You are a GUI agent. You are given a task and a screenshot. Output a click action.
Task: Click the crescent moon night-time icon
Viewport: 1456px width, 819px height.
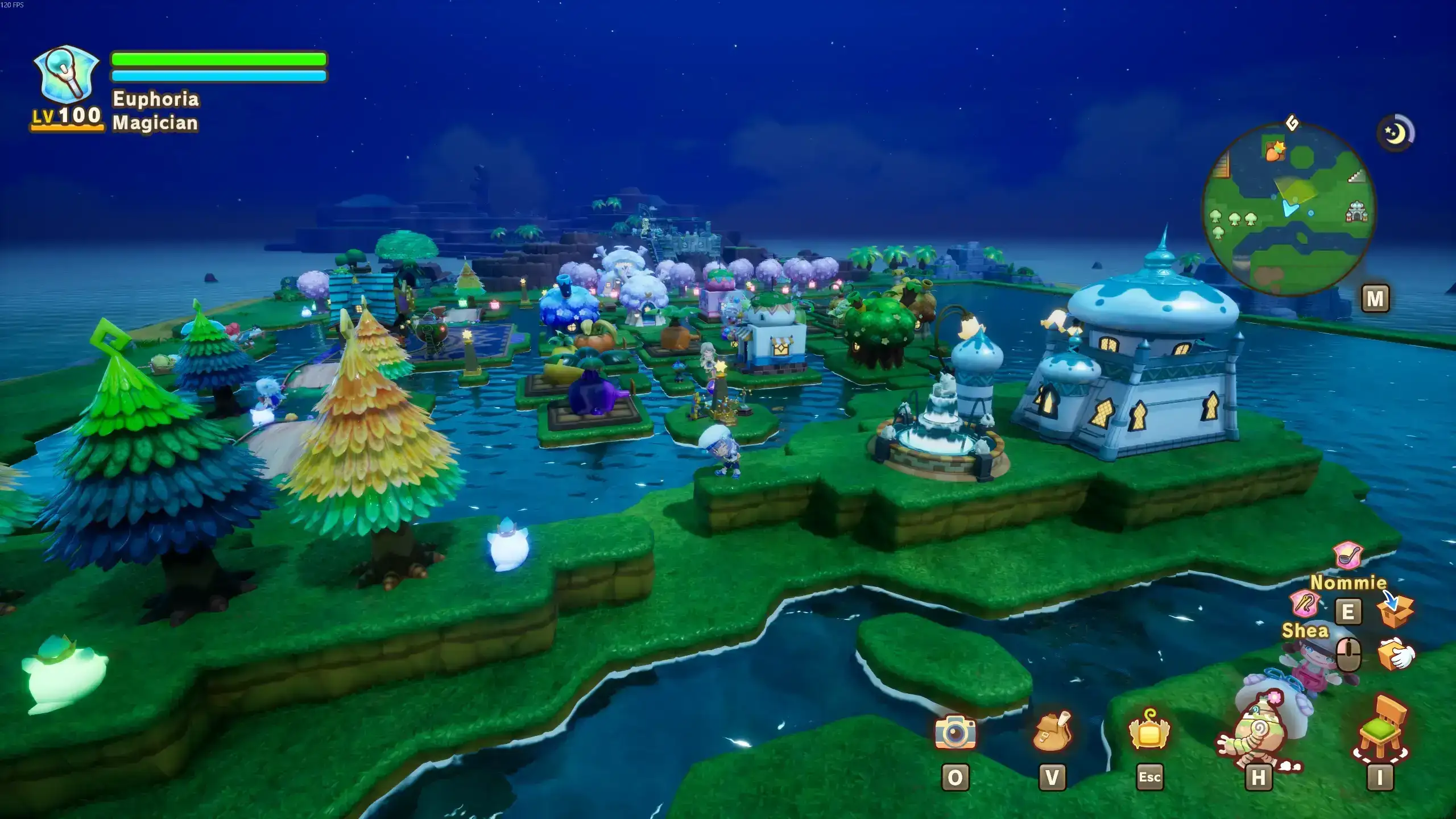pyautogui.click(x=1395, y=134)
